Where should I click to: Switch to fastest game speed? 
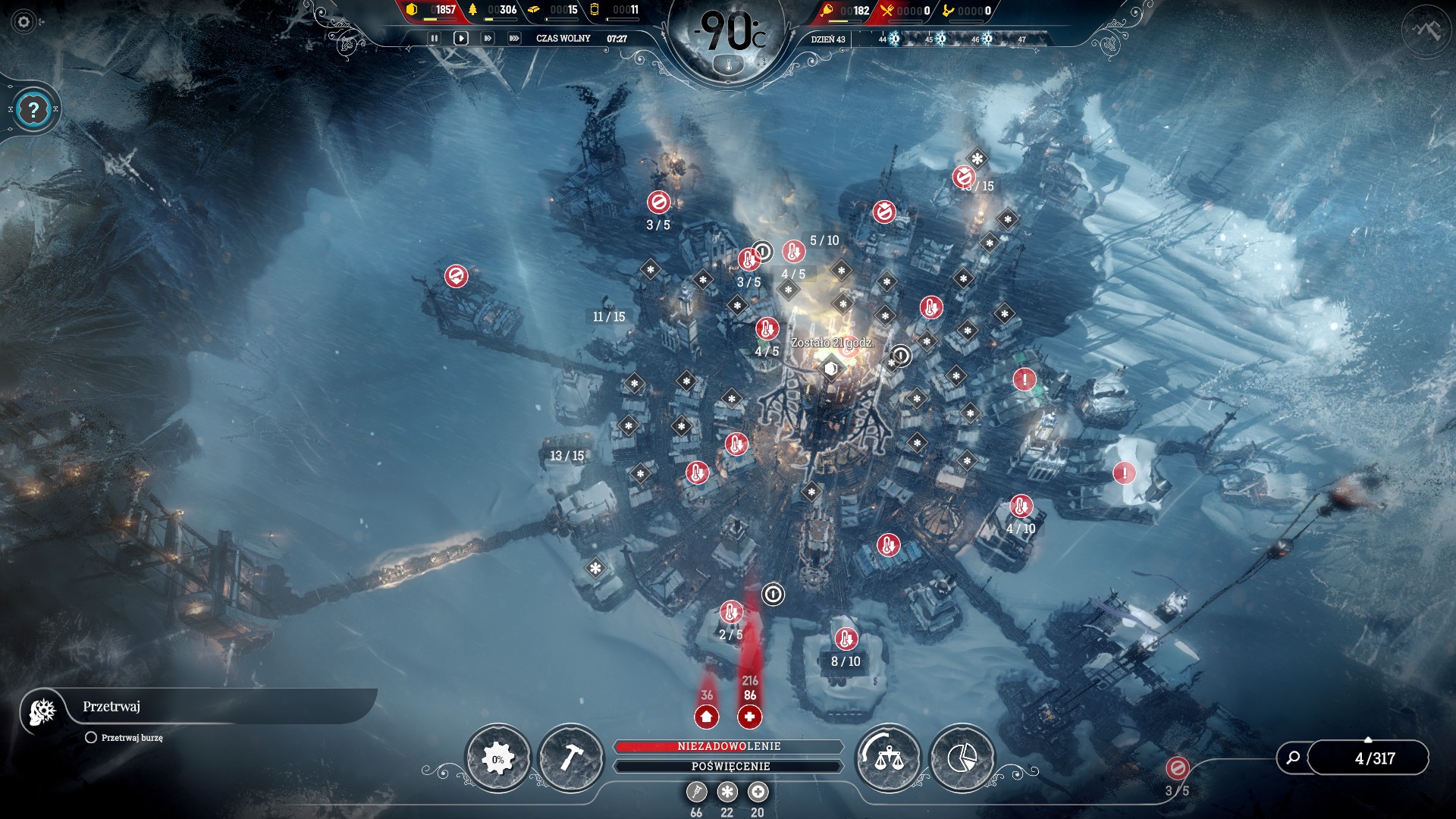(514, 38)
